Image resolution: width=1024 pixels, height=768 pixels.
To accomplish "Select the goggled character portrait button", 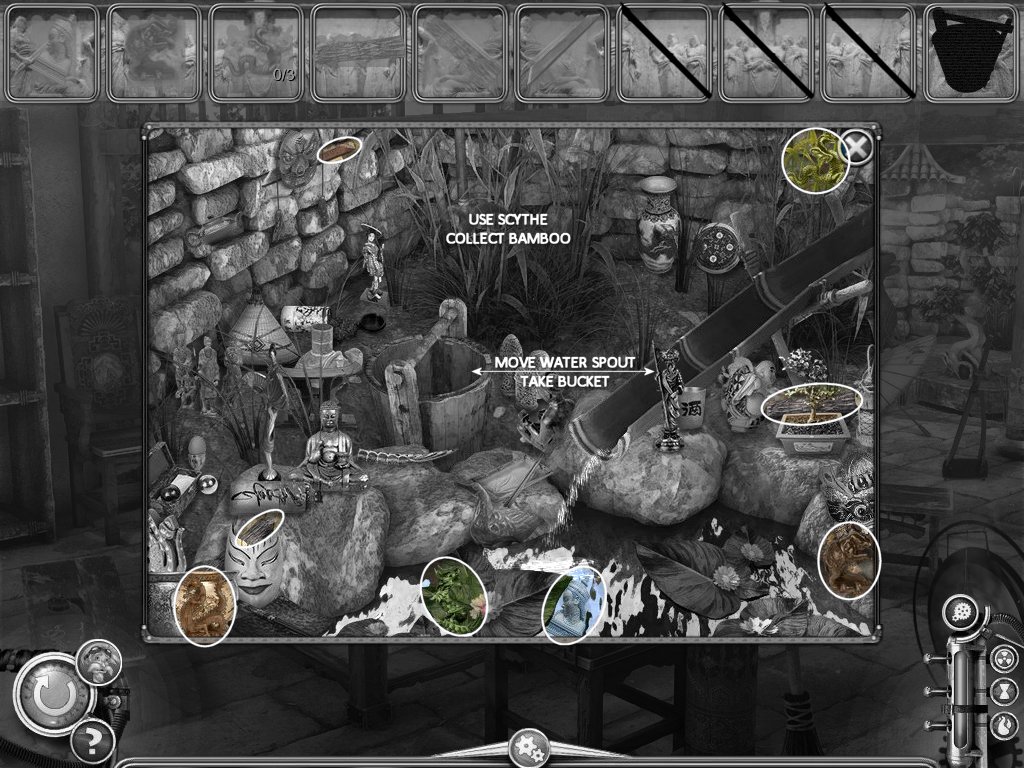I will (100, 661).
